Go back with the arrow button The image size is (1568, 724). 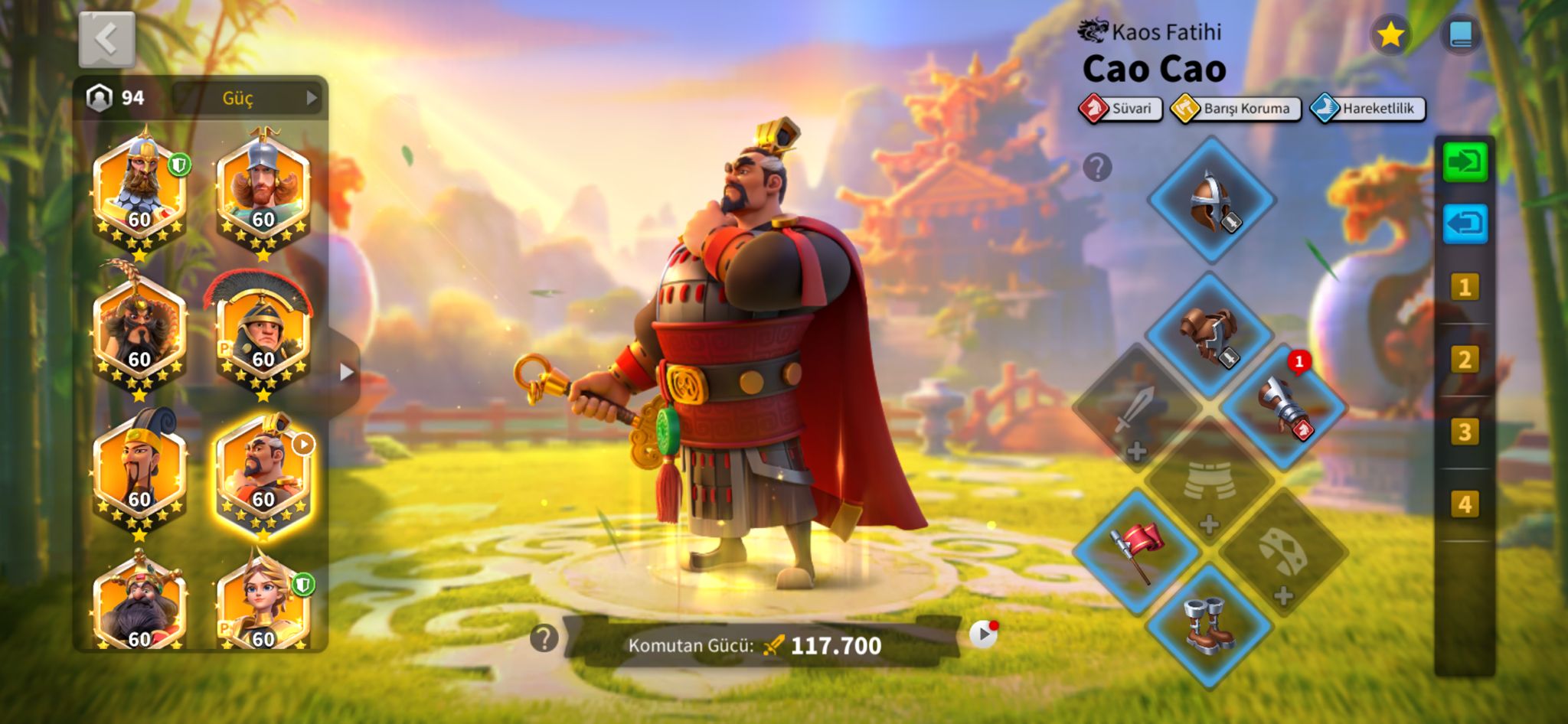coord(107,39)
